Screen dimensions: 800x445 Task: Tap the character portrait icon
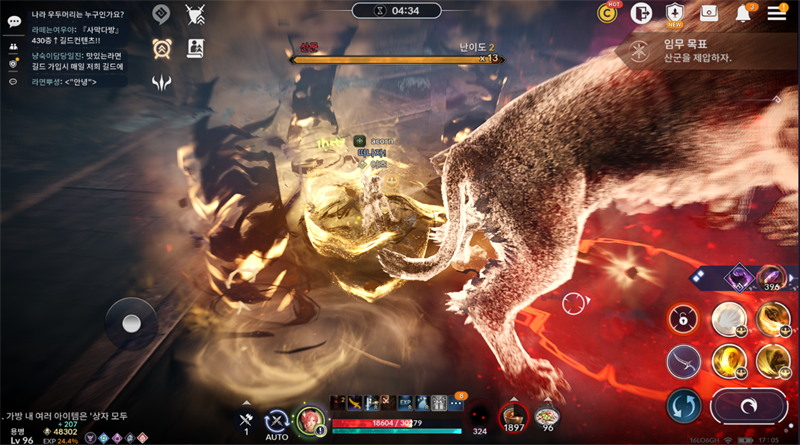point(310,420)
